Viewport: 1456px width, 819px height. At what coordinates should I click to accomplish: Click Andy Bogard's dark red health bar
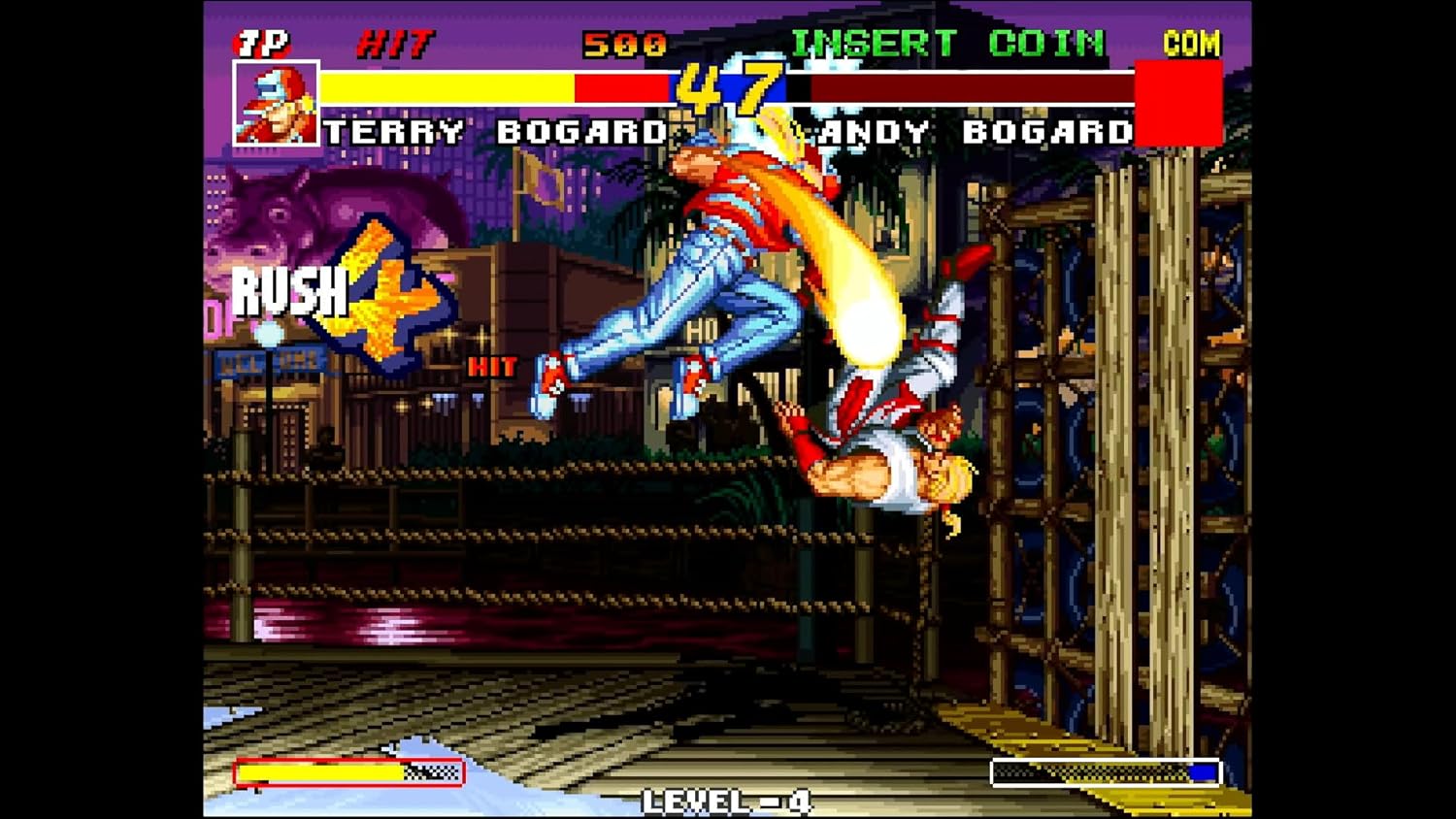(971, 87)
